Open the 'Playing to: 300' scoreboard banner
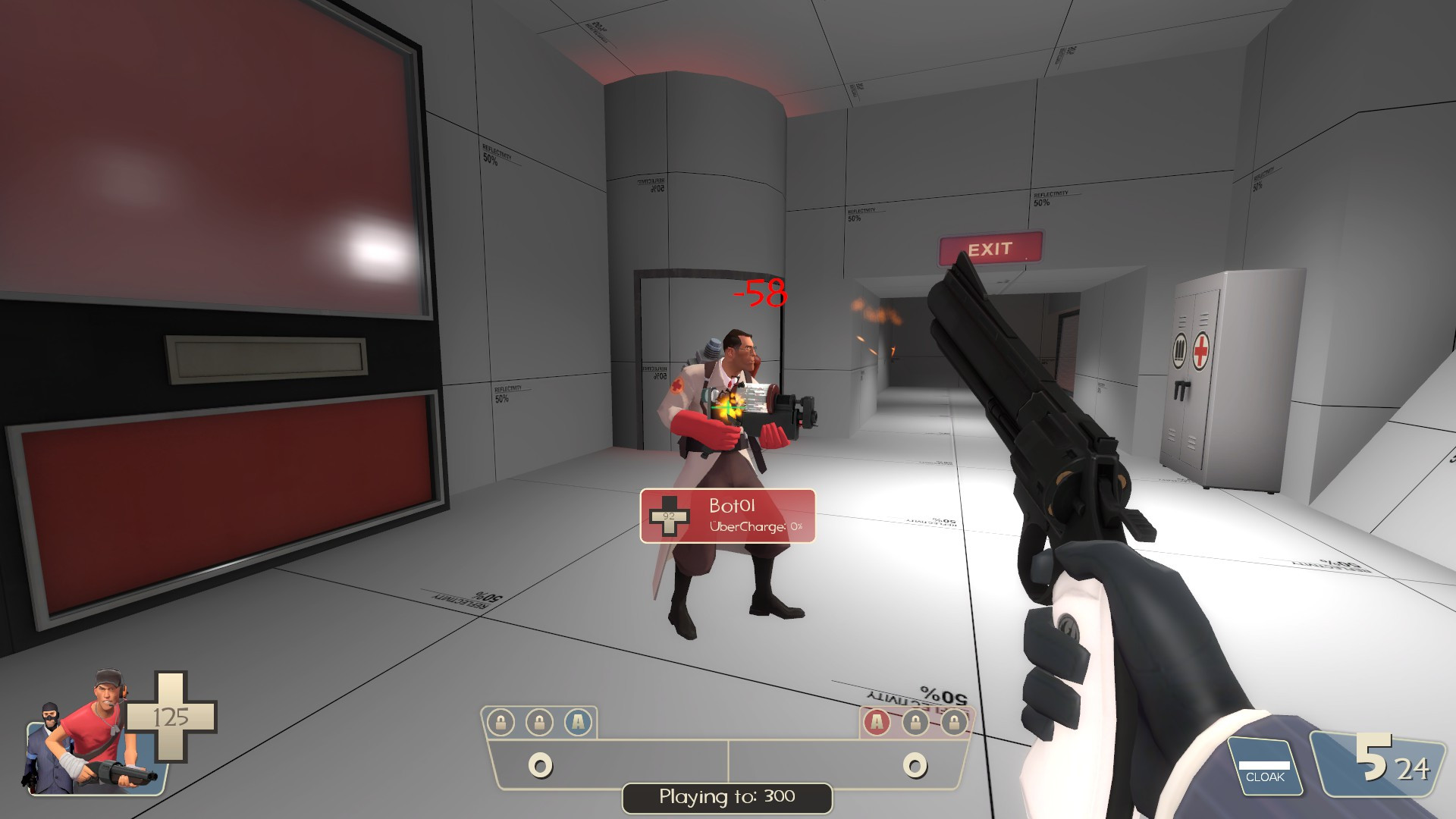Viewport: 1456px width, 819px height. [726, 797]
